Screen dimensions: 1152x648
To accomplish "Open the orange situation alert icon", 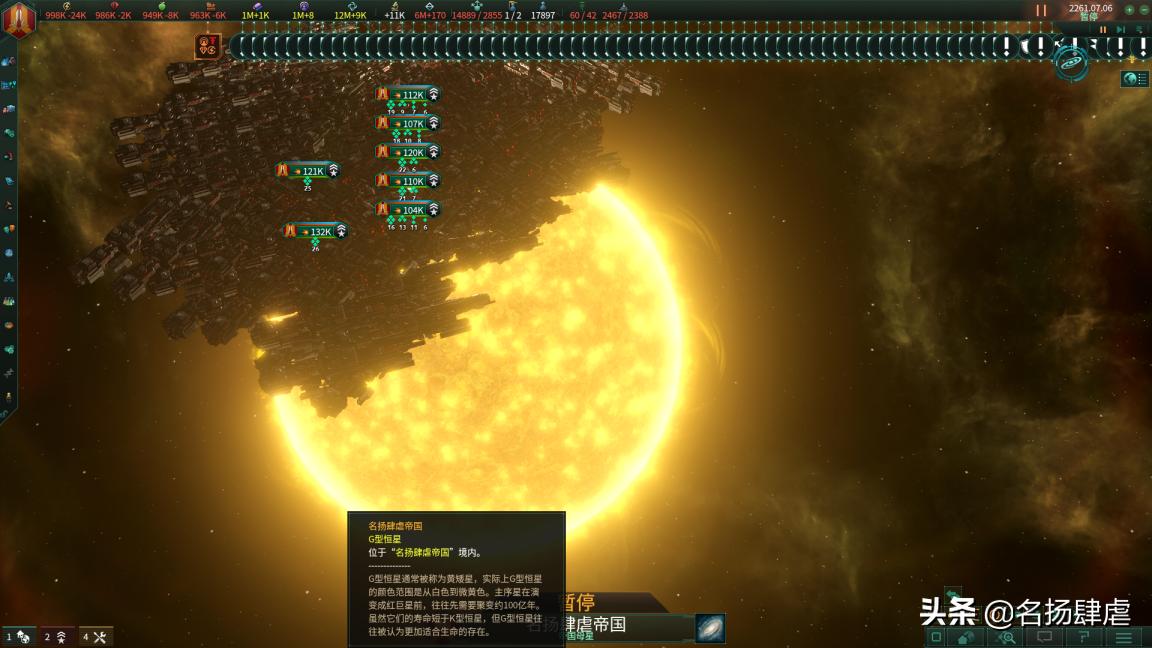I will point(208,46).
